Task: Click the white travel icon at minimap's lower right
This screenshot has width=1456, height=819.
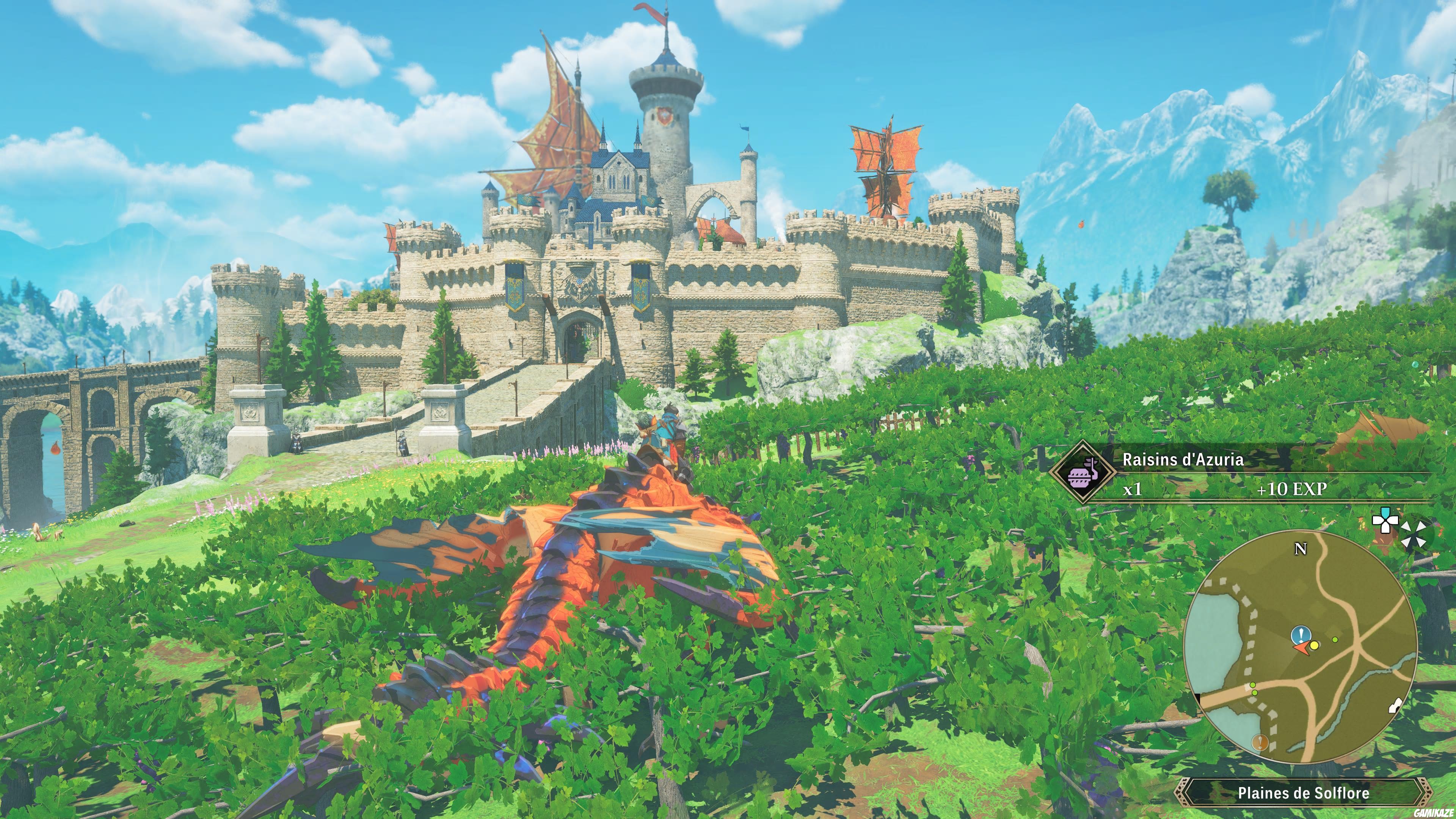Action: tap(1395, 706)
